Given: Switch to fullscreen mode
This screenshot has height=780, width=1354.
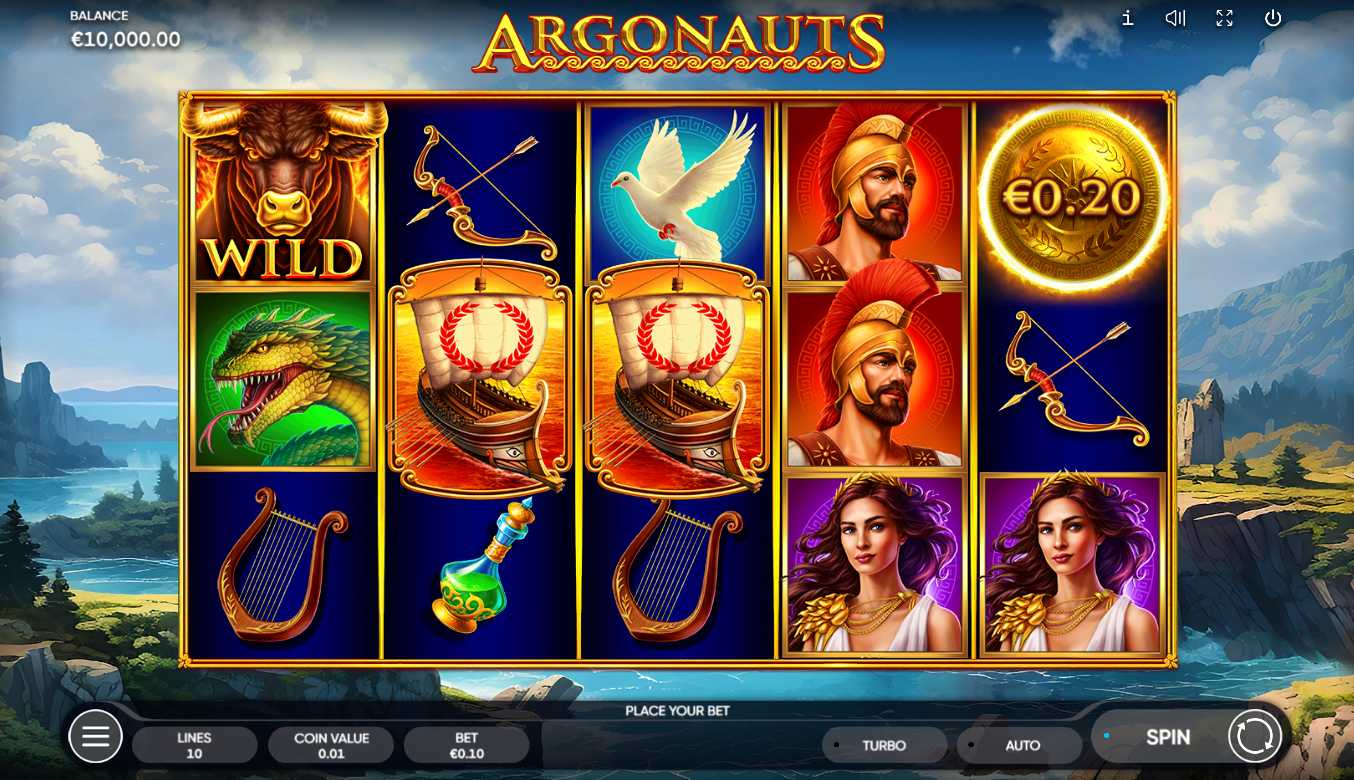Looking at the screenshot, I should click(1224, 18).
